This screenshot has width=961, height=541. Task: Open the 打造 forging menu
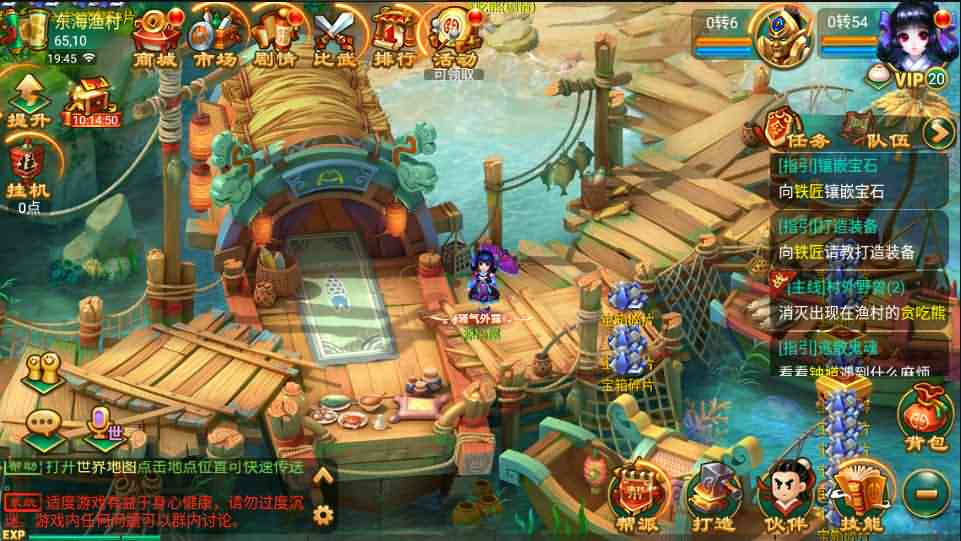pyautogui.click(x=711, y=493)
